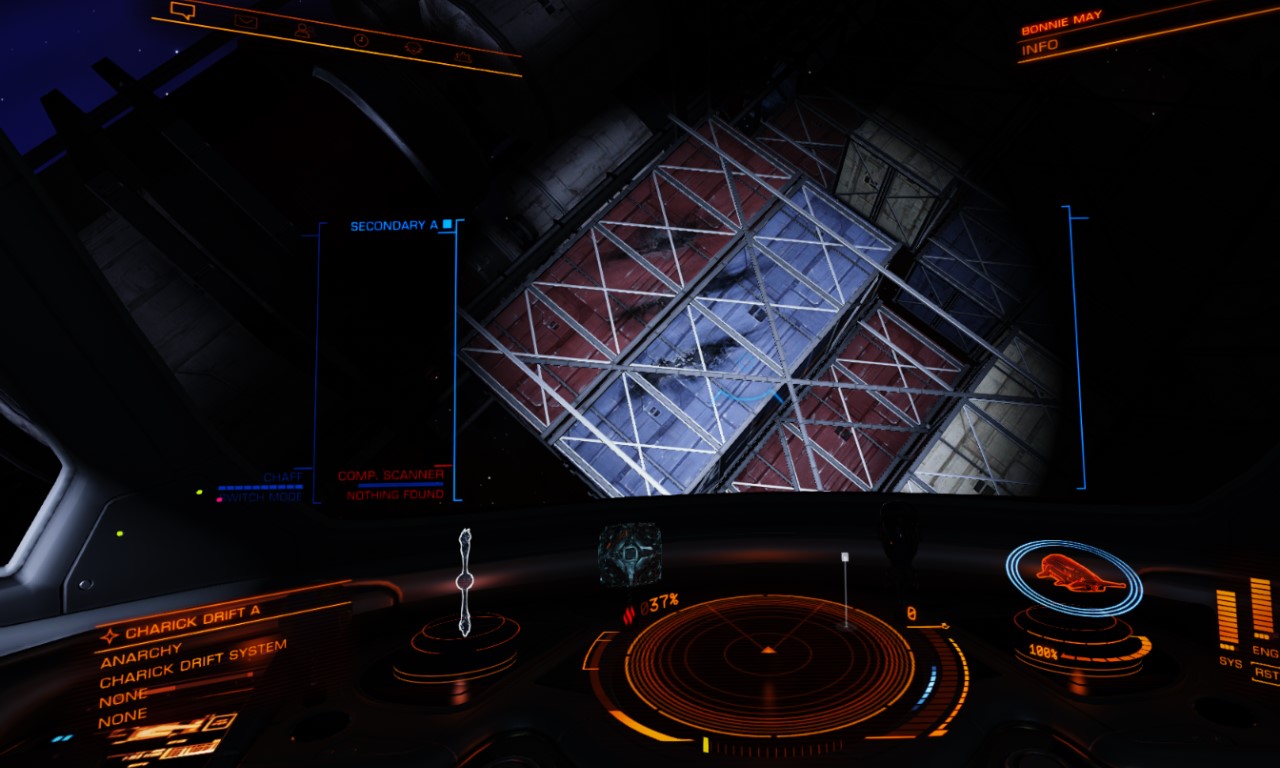
Task: Switch to the clock history tab
Action: point(360,39)
